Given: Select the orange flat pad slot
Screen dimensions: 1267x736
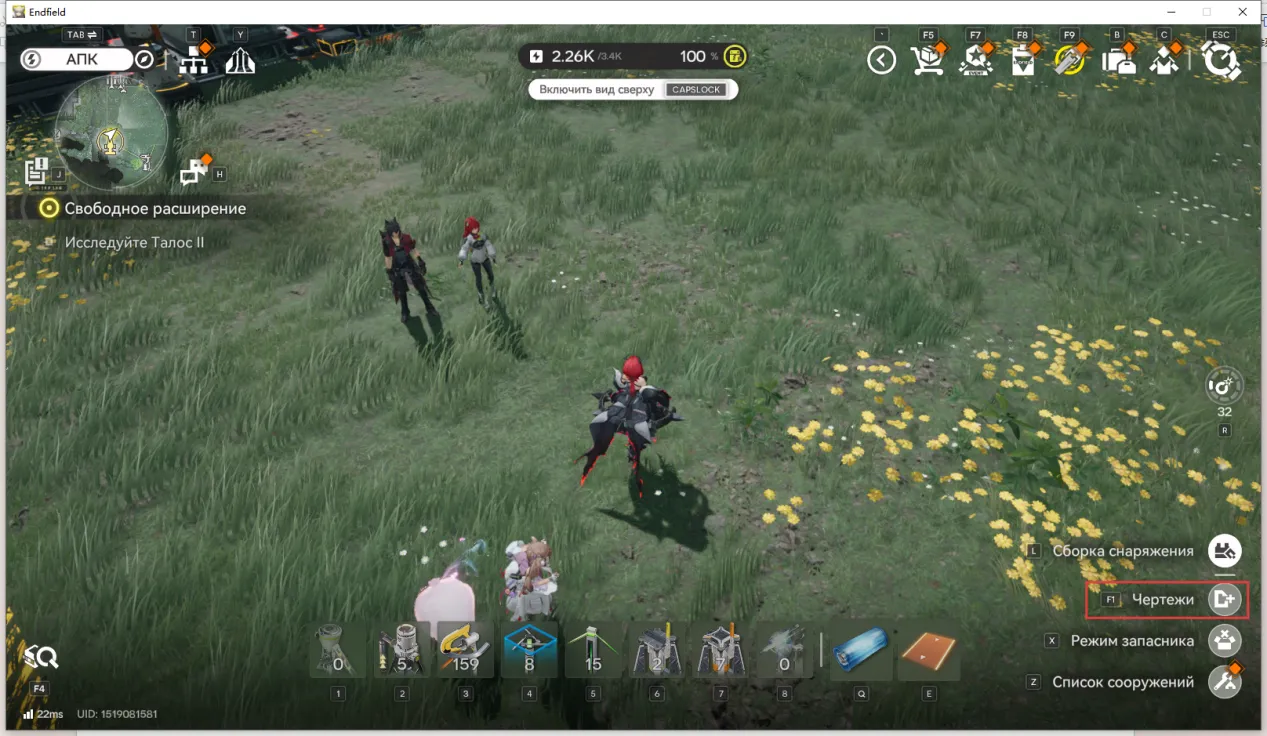Looking at the screenshot, I should click(928, 651).
